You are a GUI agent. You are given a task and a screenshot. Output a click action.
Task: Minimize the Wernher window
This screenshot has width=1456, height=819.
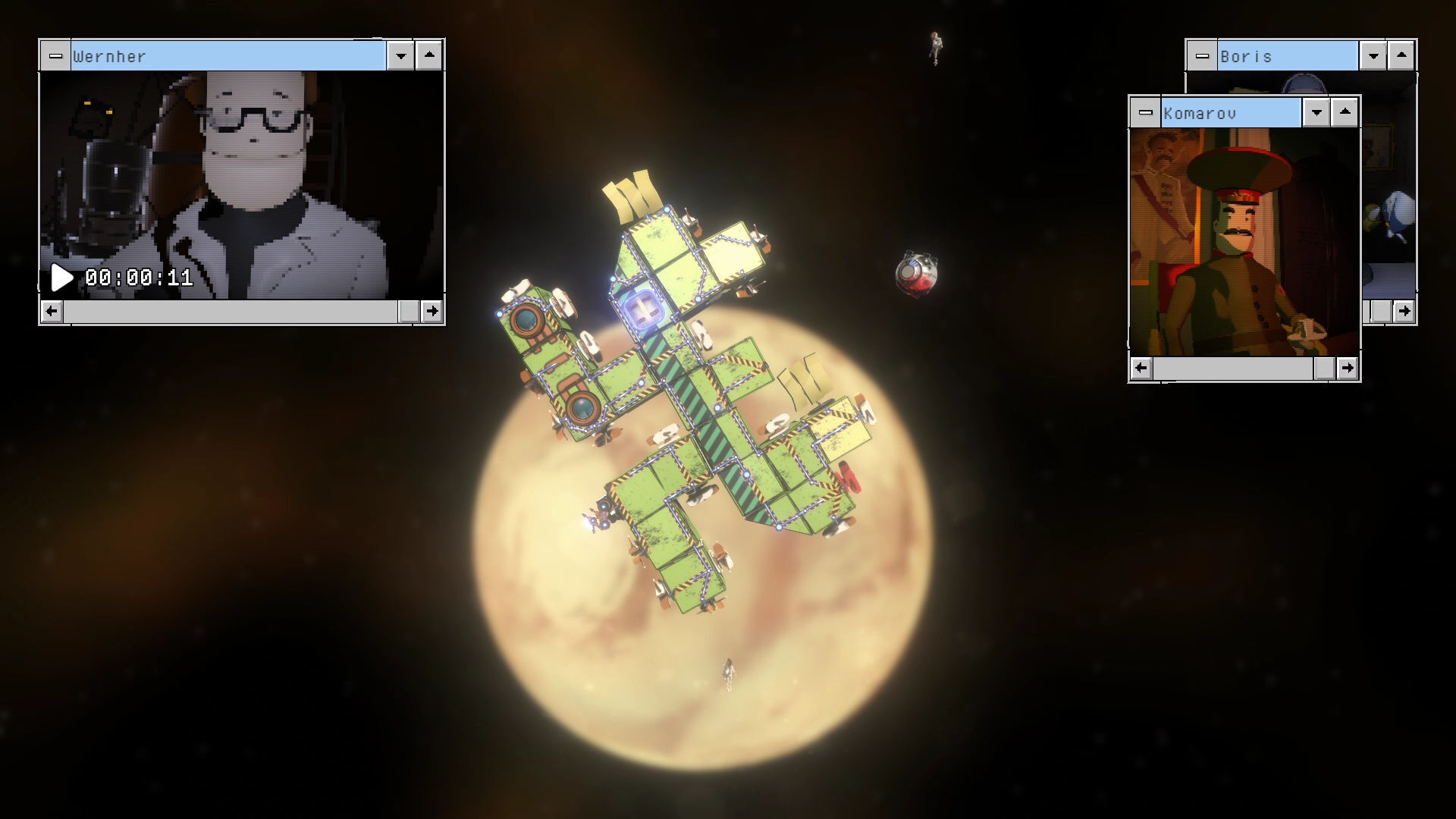[x=55, y=56]
